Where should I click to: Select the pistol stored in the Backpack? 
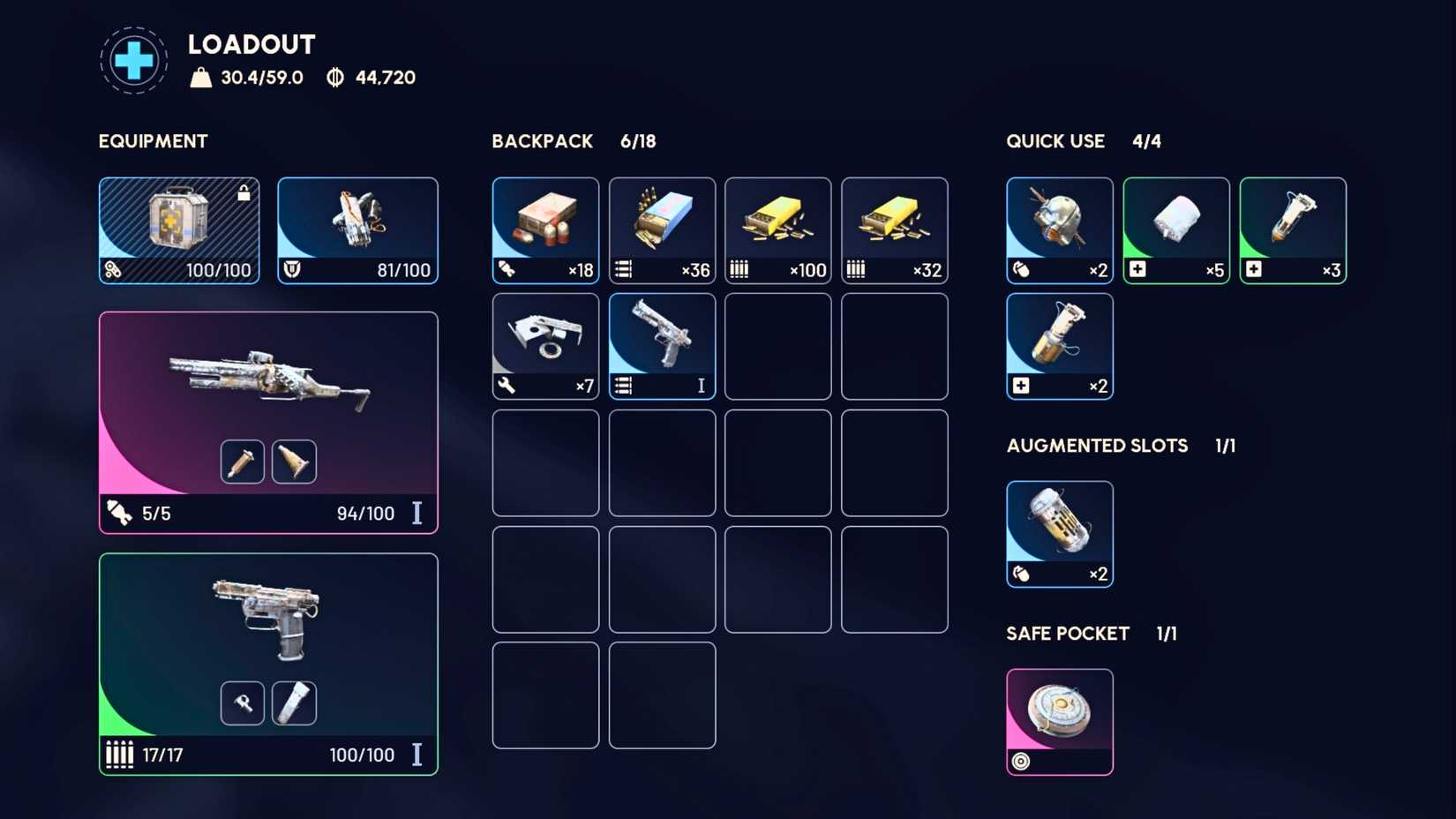pos(661,345)
